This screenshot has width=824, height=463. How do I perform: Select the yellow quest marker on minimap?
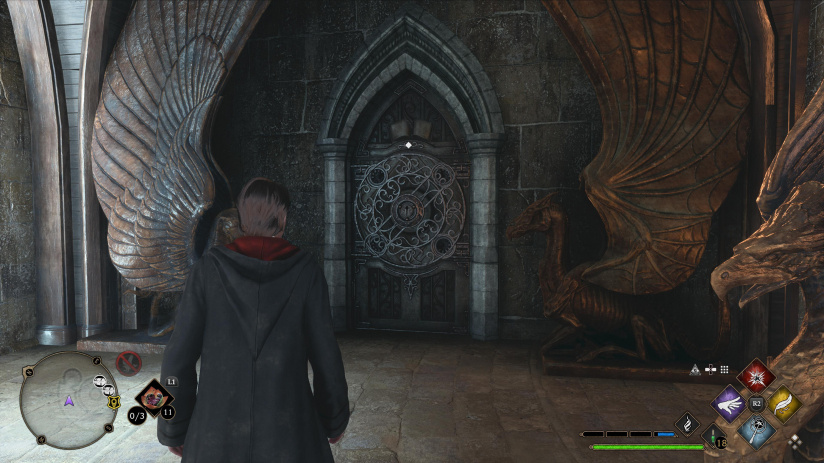(113, 402)
